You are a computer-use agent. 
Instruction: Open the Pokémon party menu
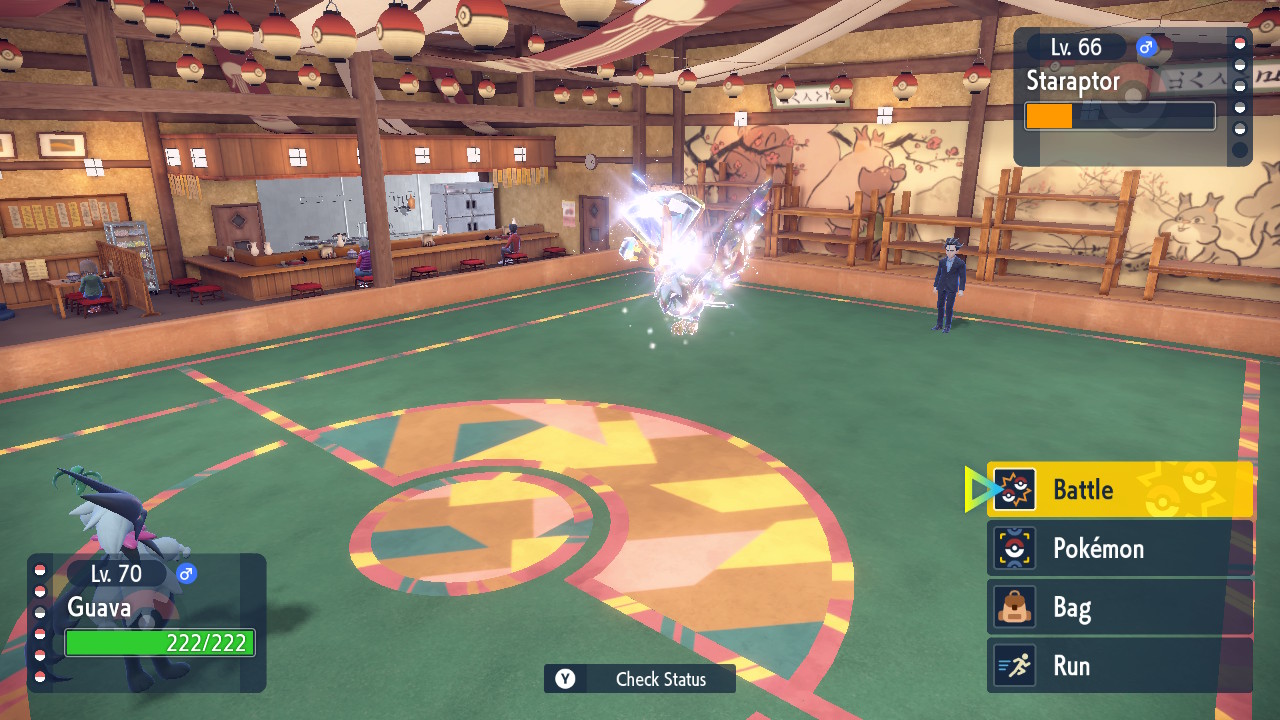[1119, 549]
